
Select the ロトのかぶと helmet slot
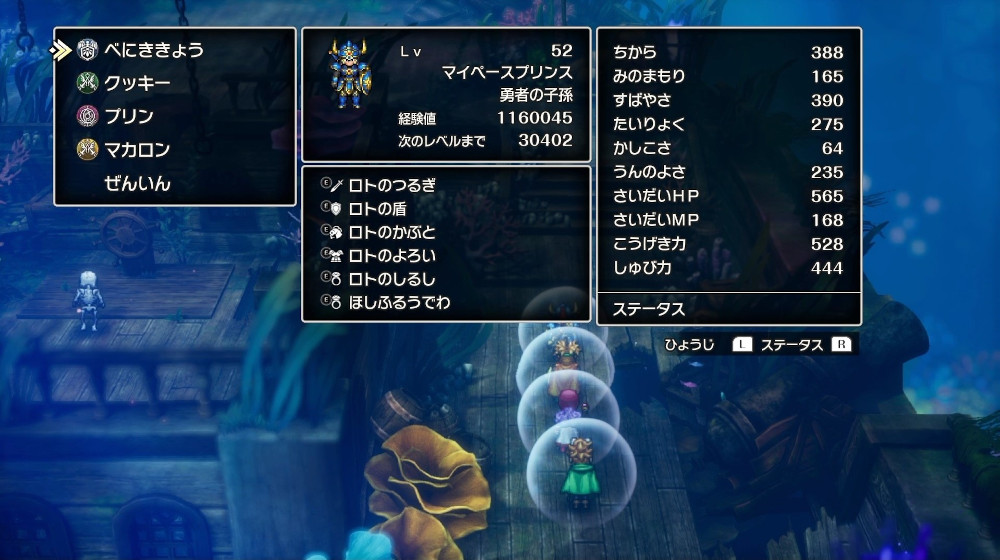pyautogui.click(x=392, y=231)
